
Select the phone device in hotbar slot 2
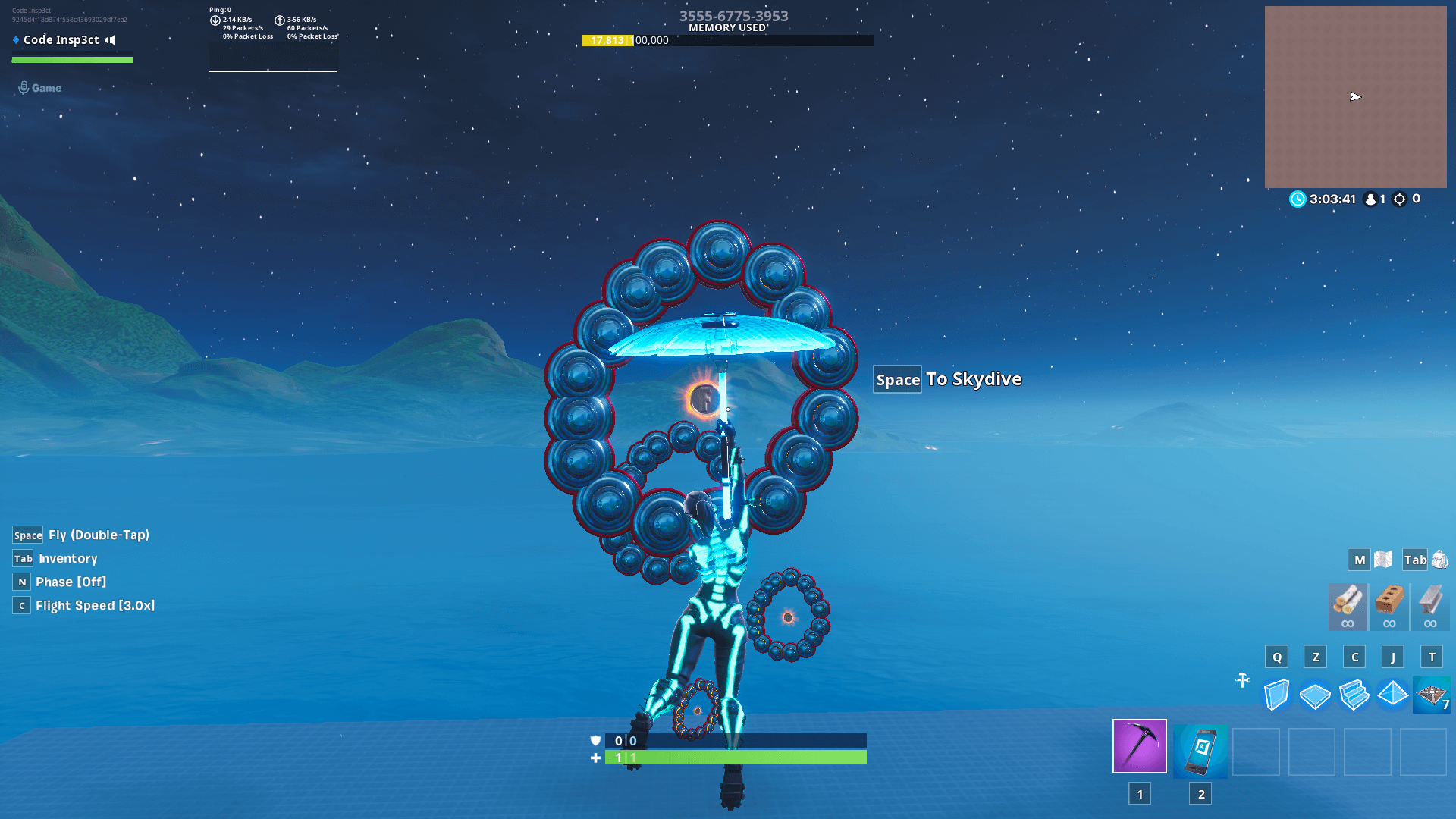pos(1200,752)
